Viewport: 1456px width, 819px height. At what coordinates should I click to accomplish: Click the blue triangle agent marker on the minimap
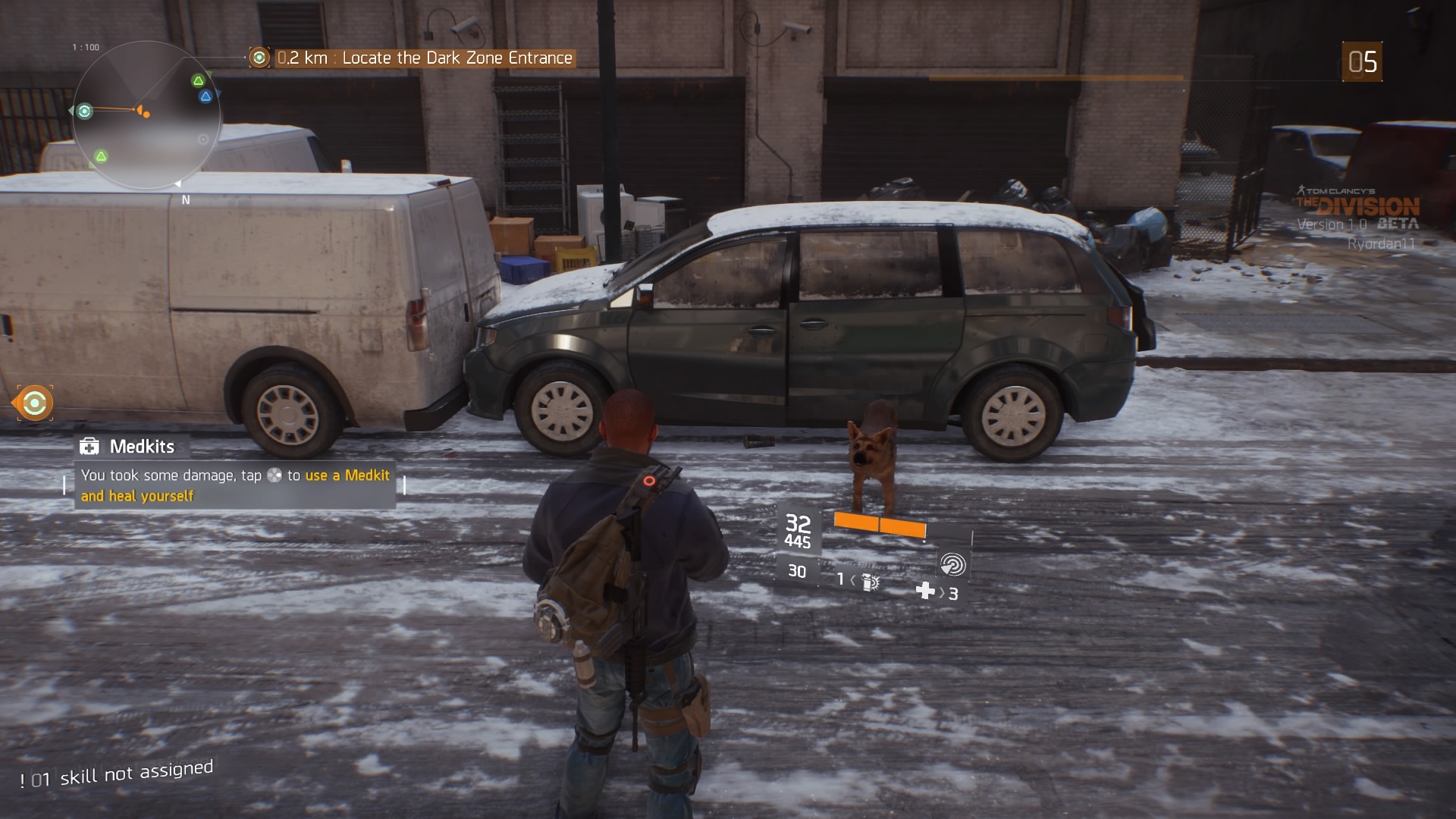[x=206, y=96]
